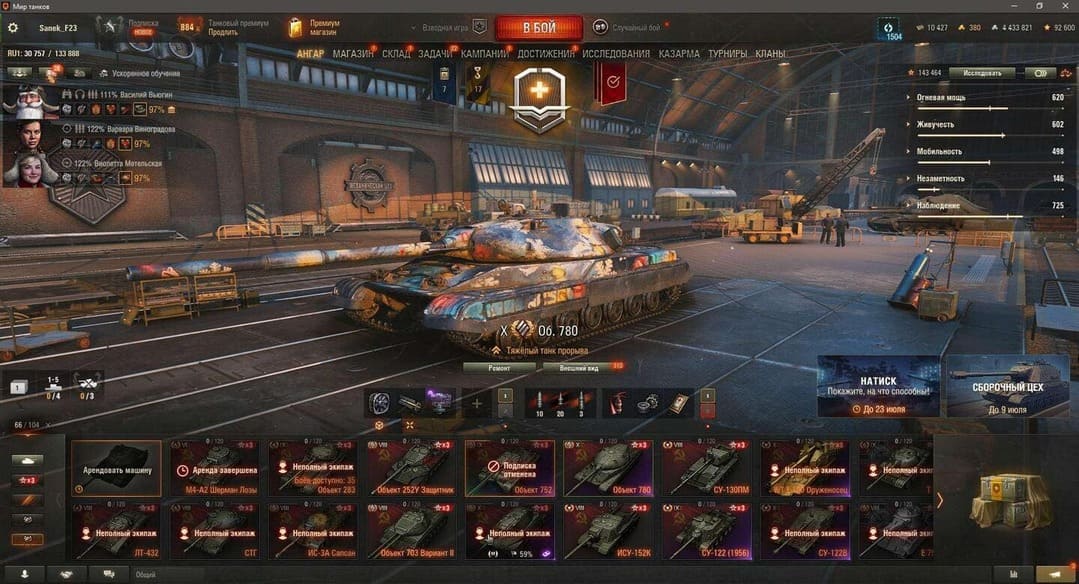Click the Арендовать машину tile
Viewport: 1079px width, 584px height.
pyautogui.click(x=116, y=469)
